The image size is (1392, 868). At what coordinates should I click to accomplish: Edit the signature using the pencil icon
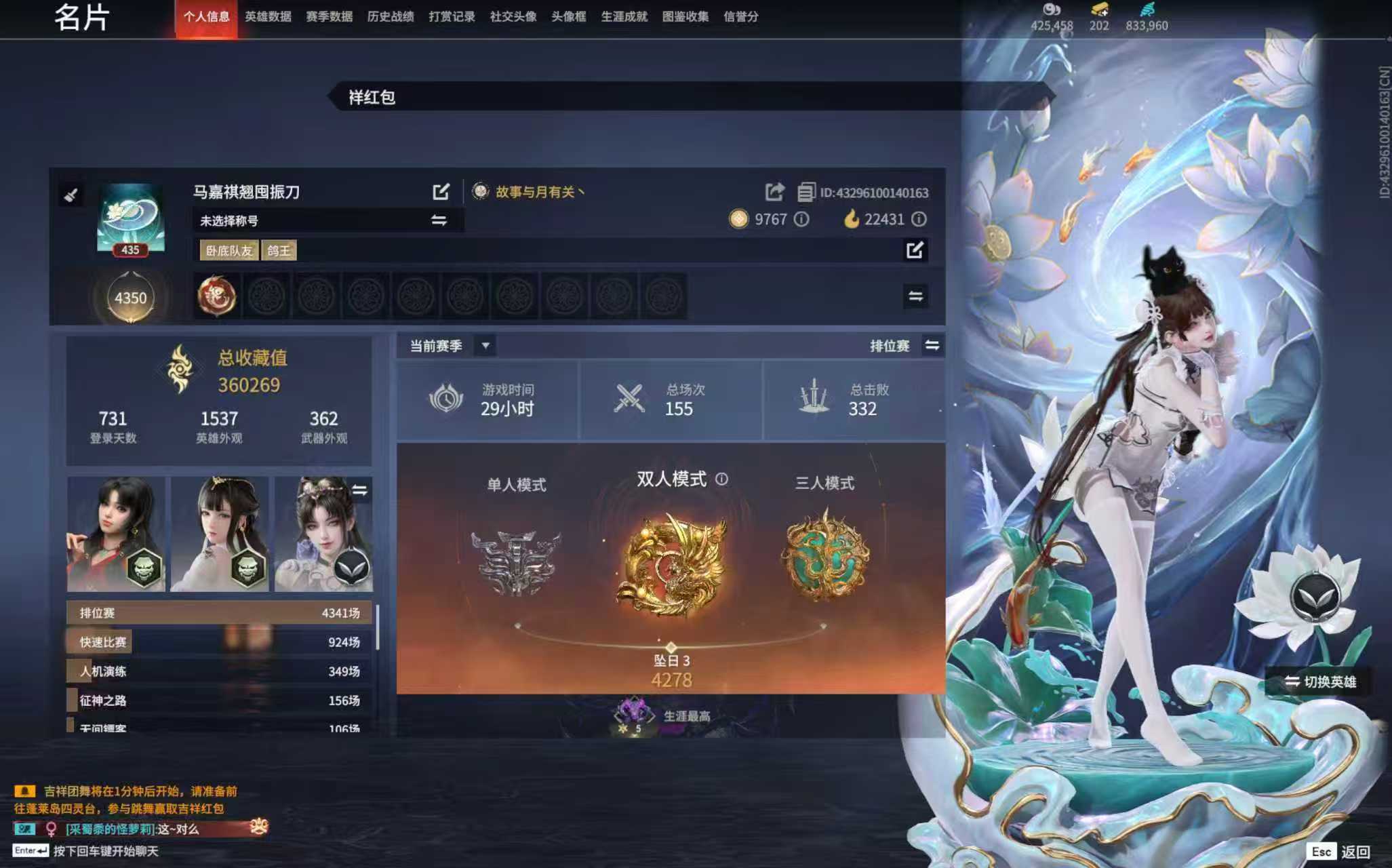click(915, 250)
